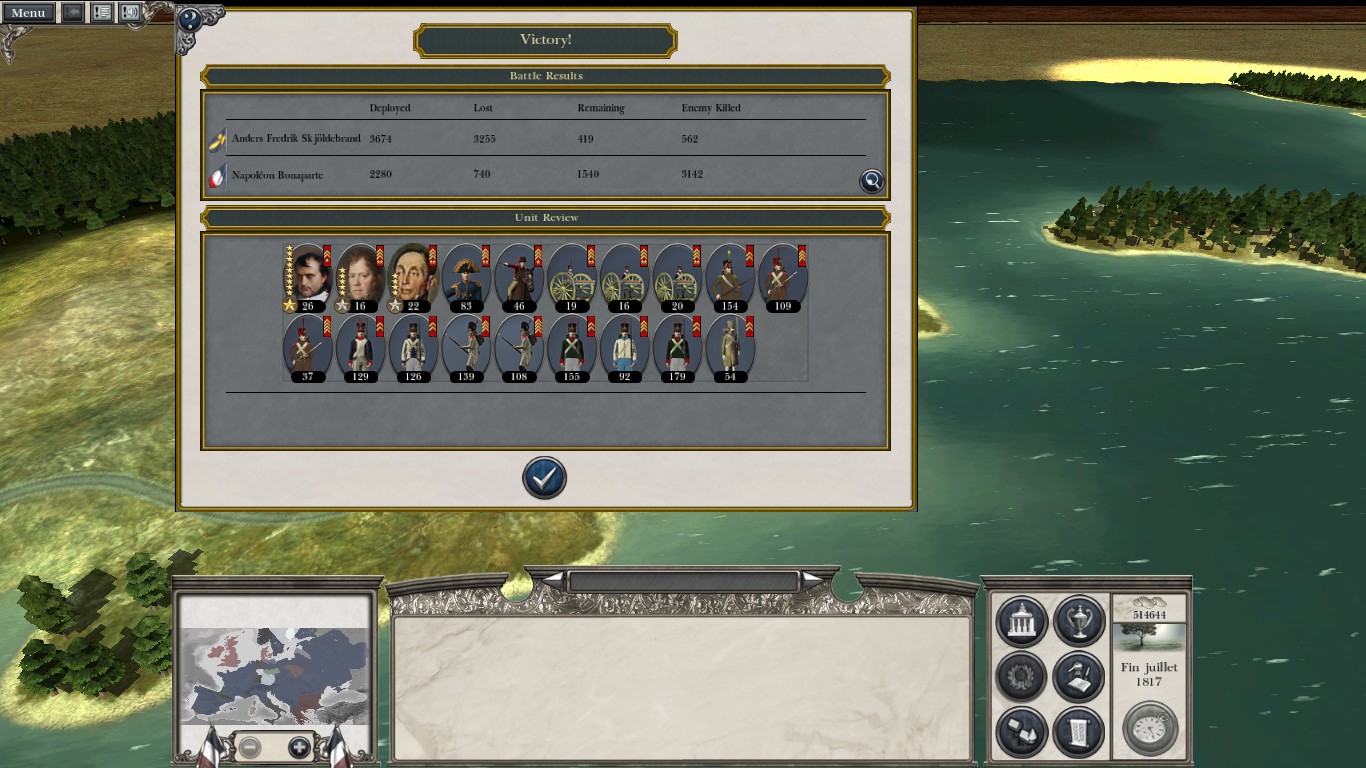Open the Menu button
The image size is (1366, 768).
click(x=28, y=13)
